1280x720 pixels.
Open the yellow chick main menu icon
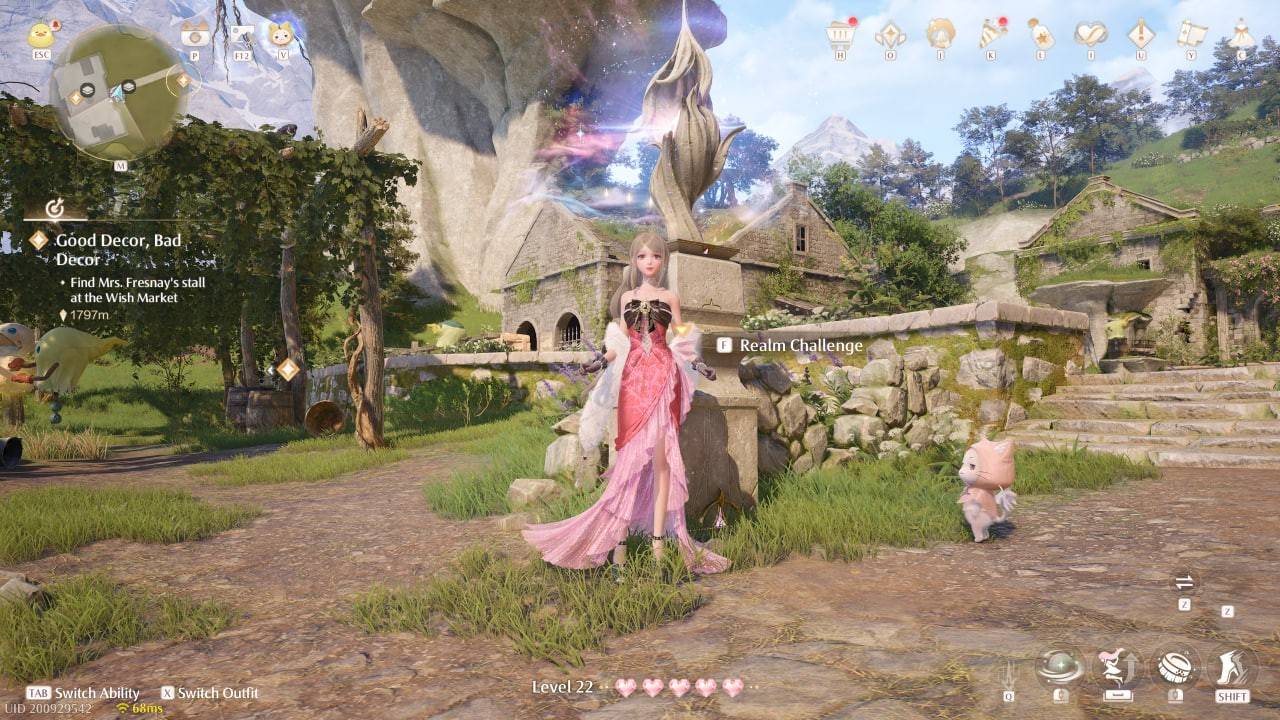click(x=42, y=35)
